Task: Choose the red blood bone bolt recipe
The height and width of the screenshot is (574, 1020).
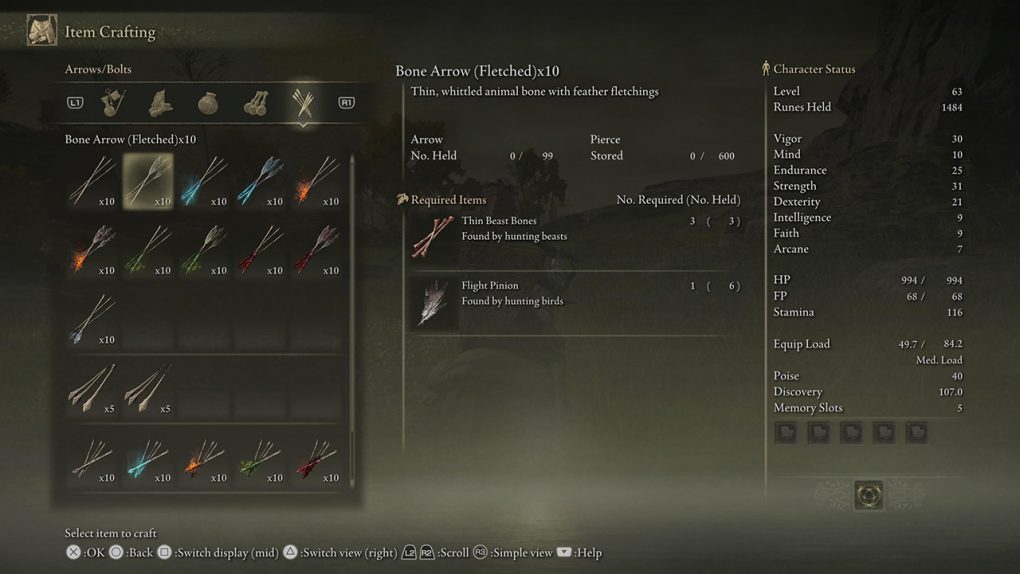Action: pyautogui.click(x=316, y=458)
